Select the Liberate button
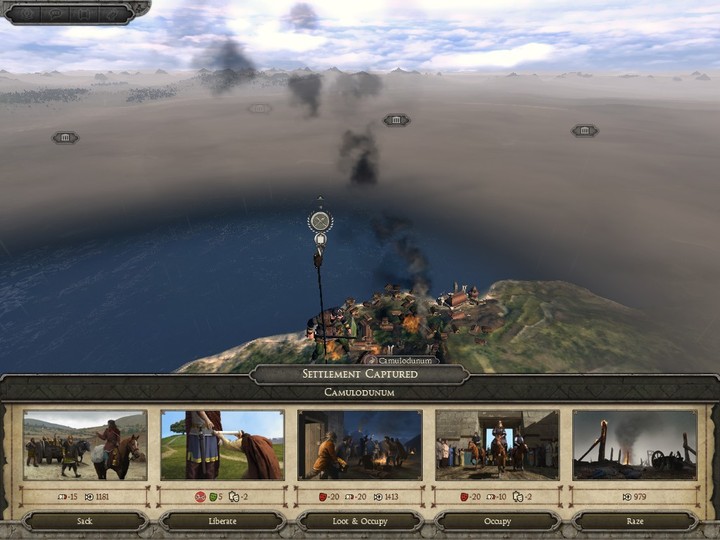 pyautogui.click(x=222, y=521)
